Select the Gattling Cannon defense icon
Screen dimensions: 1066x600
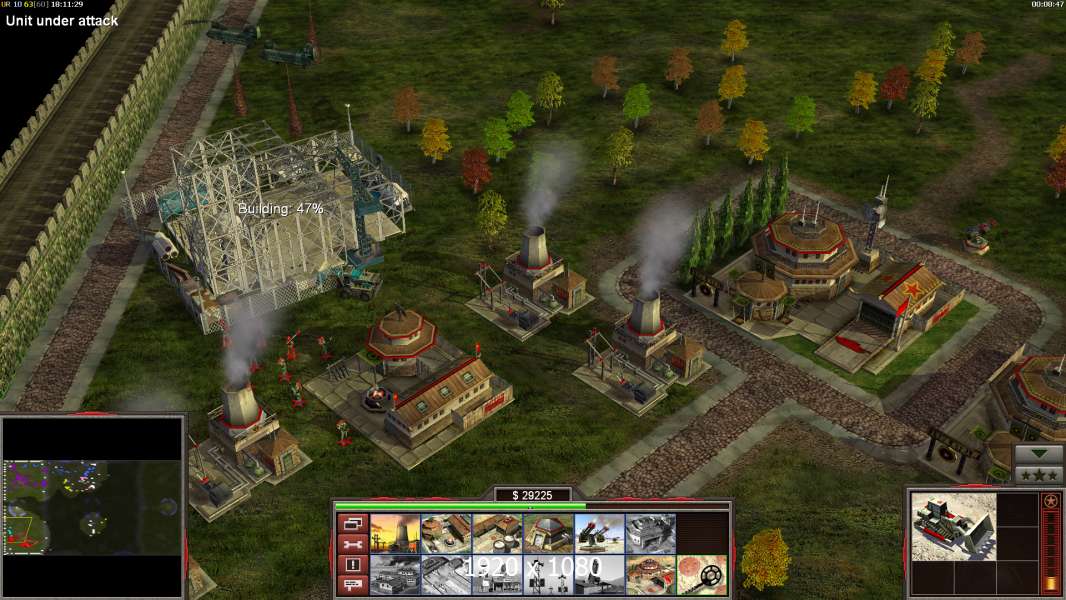point(599,533)
